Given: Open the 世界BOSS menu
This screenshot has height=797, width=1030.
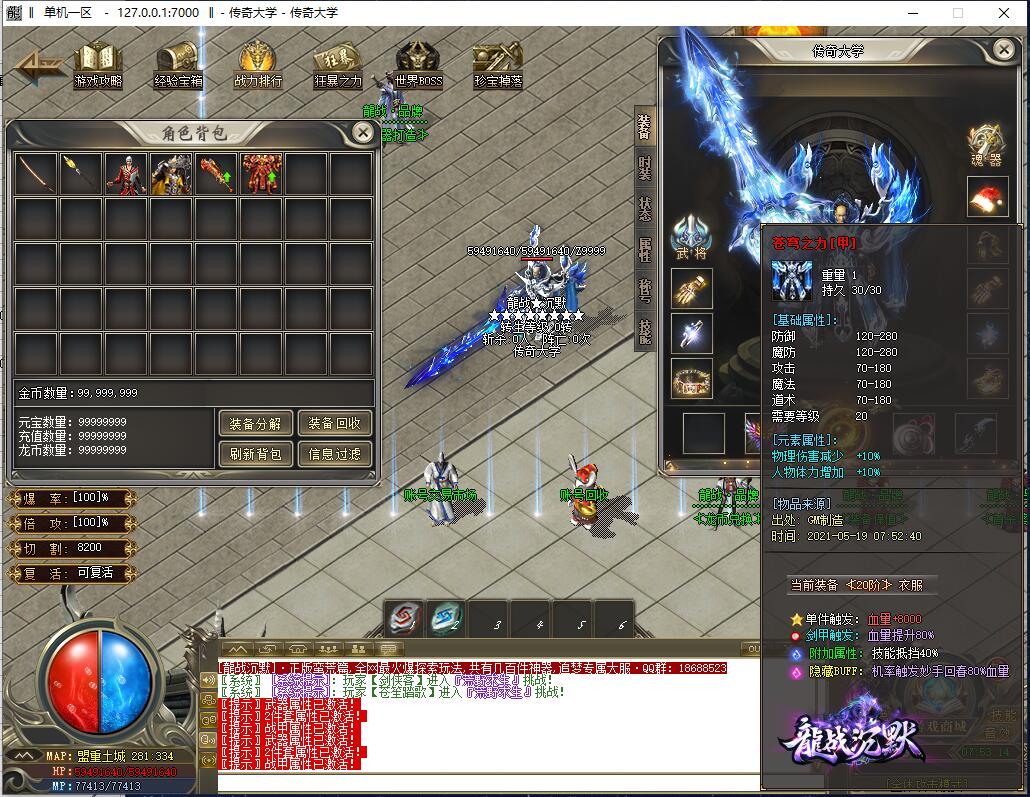Looking at the screenshot, I should click(x=418, y=63).
